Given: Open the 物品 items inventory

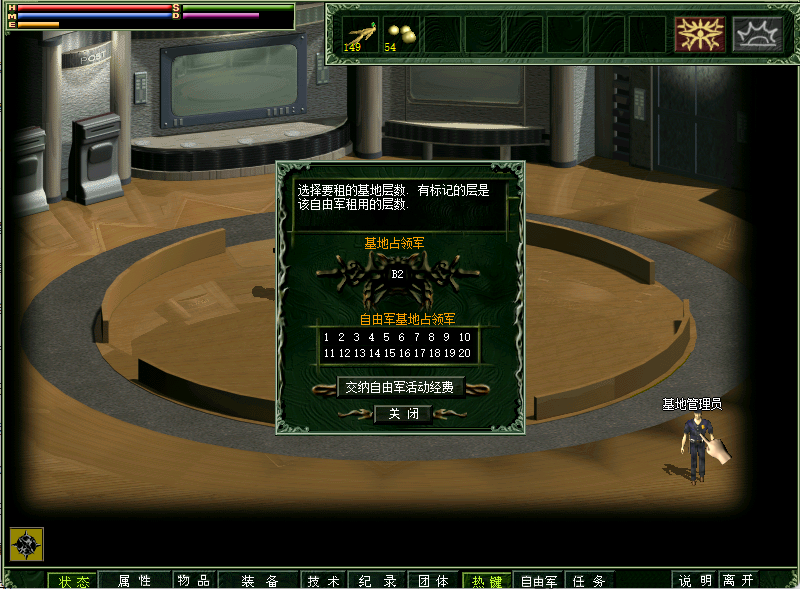Looking at the screenshot, I should [193, 580].
